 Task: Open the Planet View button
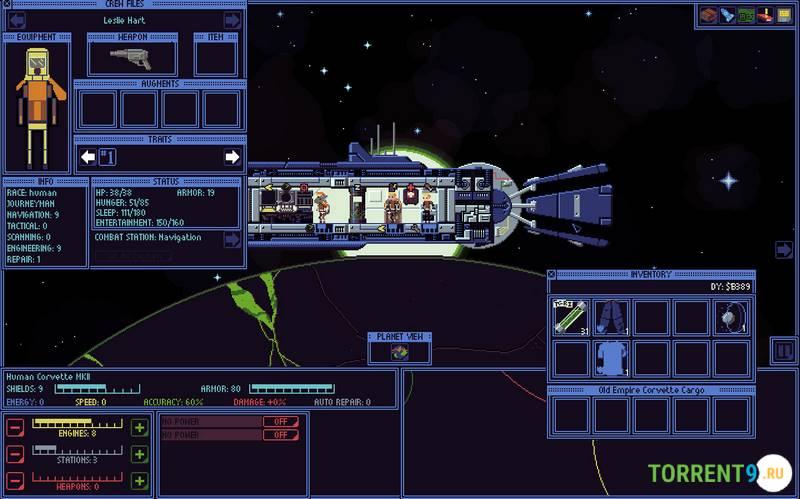pyautogui.click(x=399, y=352)
